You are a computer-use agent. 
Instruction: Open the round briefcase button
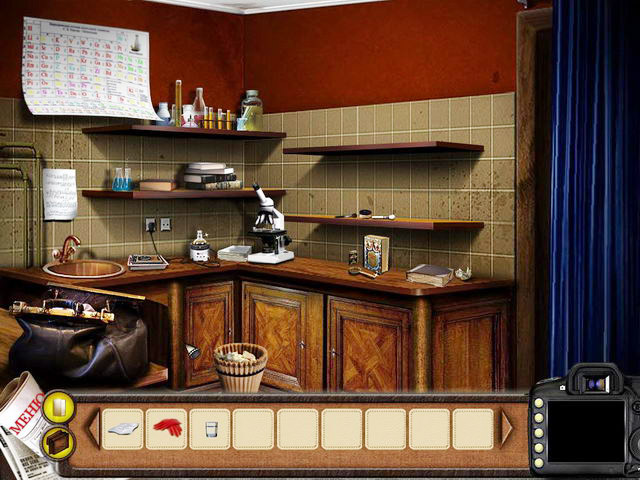56,441
